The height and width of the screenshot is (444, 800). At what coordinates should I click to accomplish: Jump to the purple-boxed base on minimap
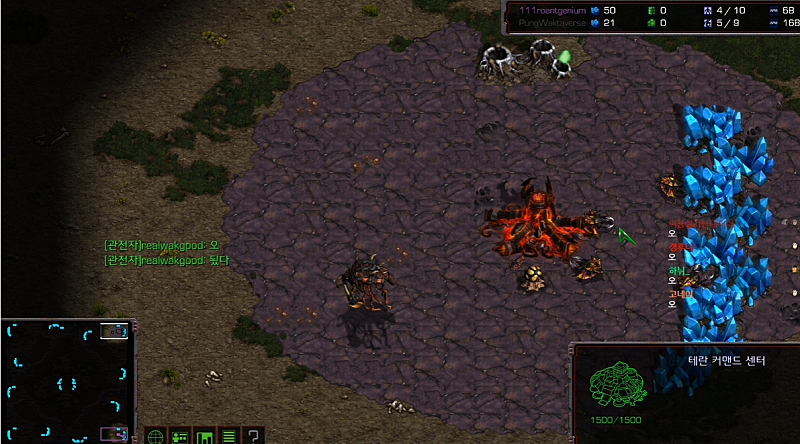click(115, 434)
